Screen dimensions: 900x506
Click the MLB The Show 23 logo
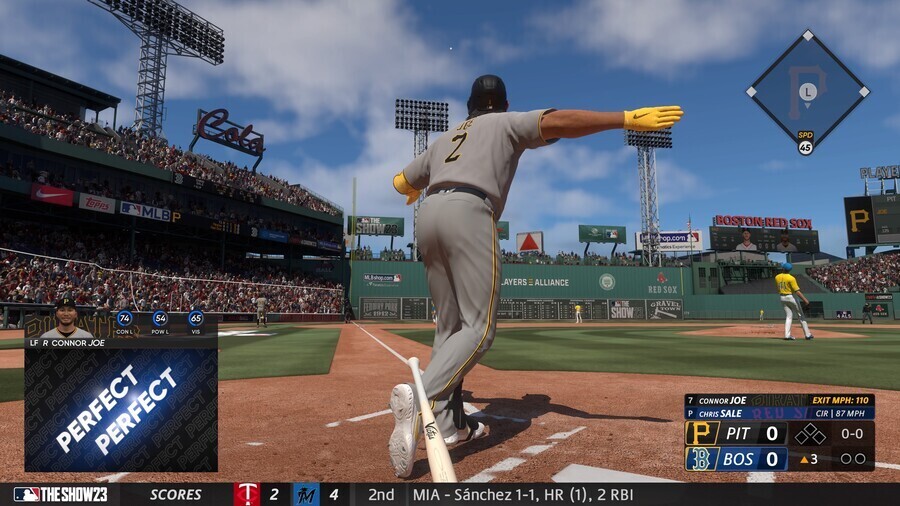point(61,494)
